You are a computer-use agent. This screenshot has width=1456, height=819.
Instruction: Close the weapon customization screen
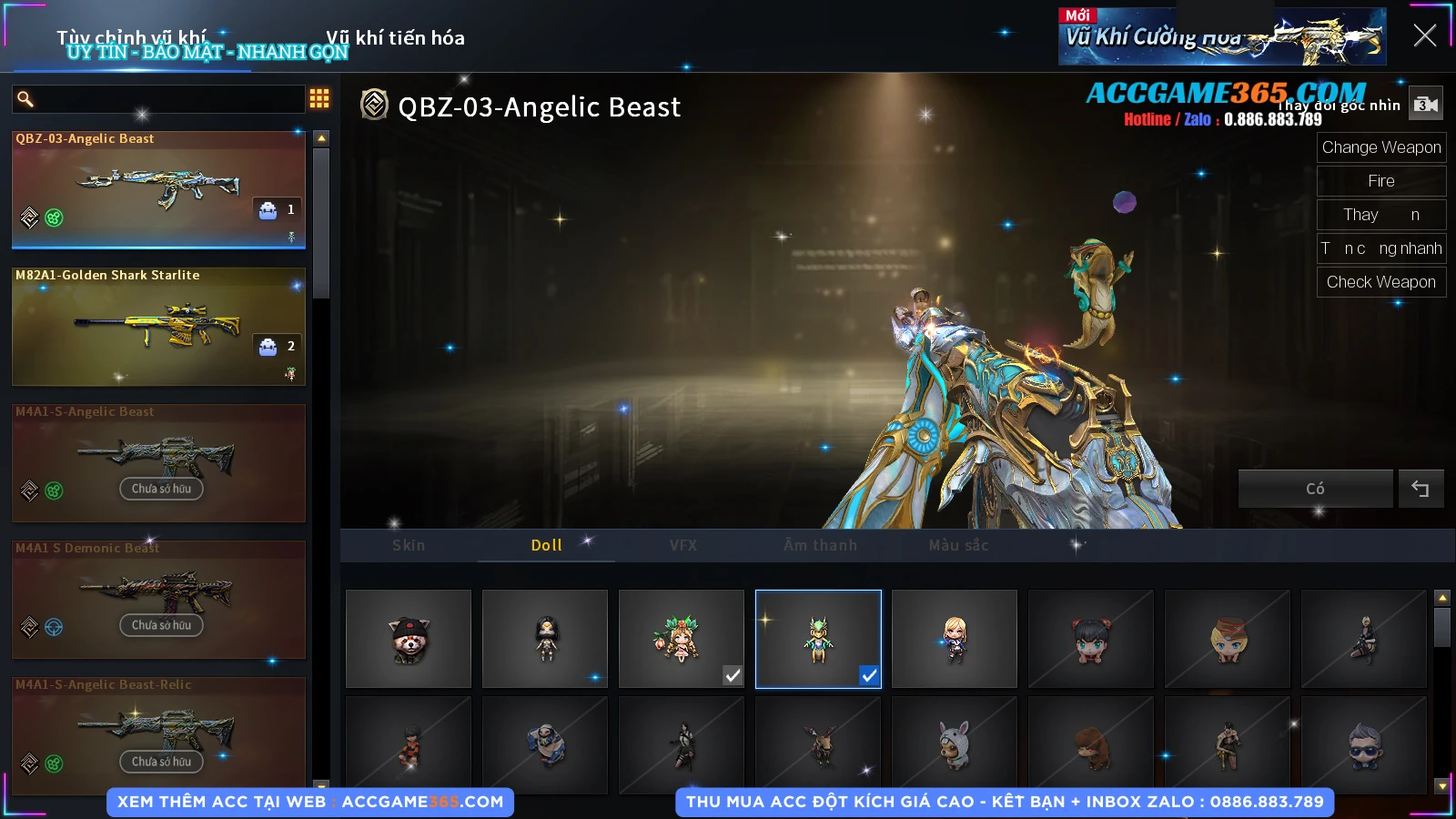click(x=1424, y=35)
